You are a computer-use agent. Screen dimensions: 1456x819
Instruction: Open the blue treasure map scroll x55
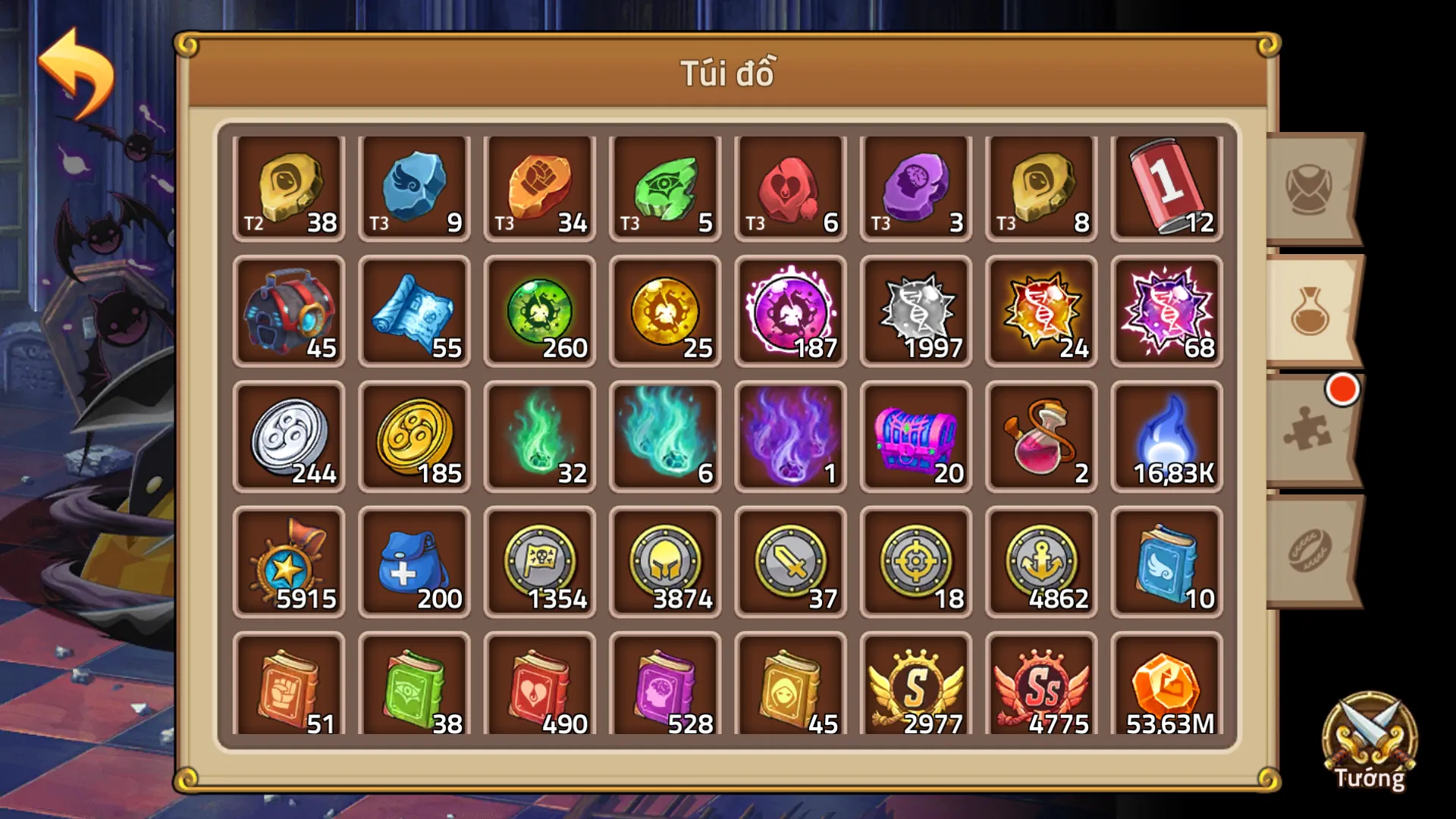tap(414, 312)
